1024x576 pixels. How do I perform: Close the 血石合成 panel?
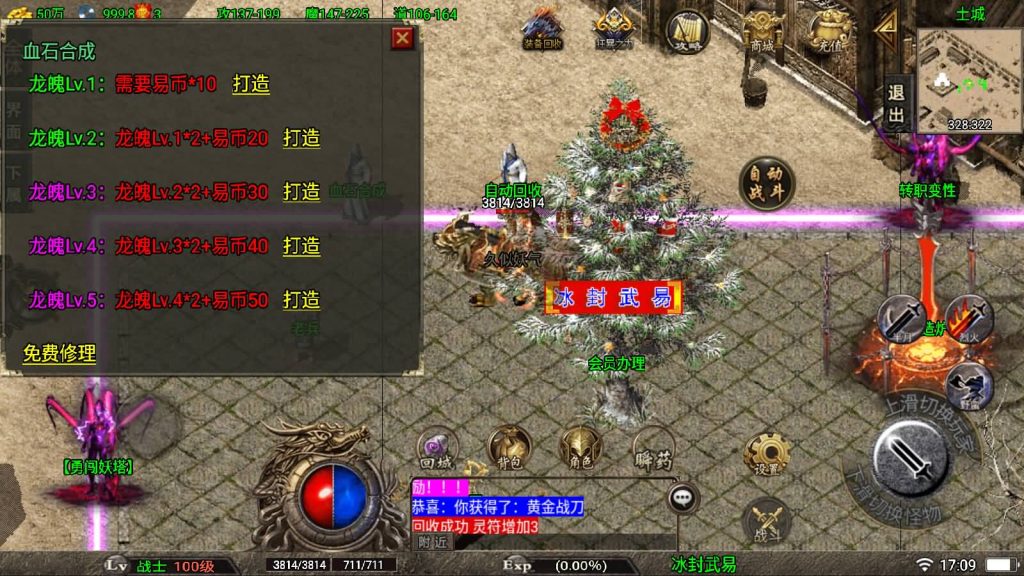[x=402, y=38]
